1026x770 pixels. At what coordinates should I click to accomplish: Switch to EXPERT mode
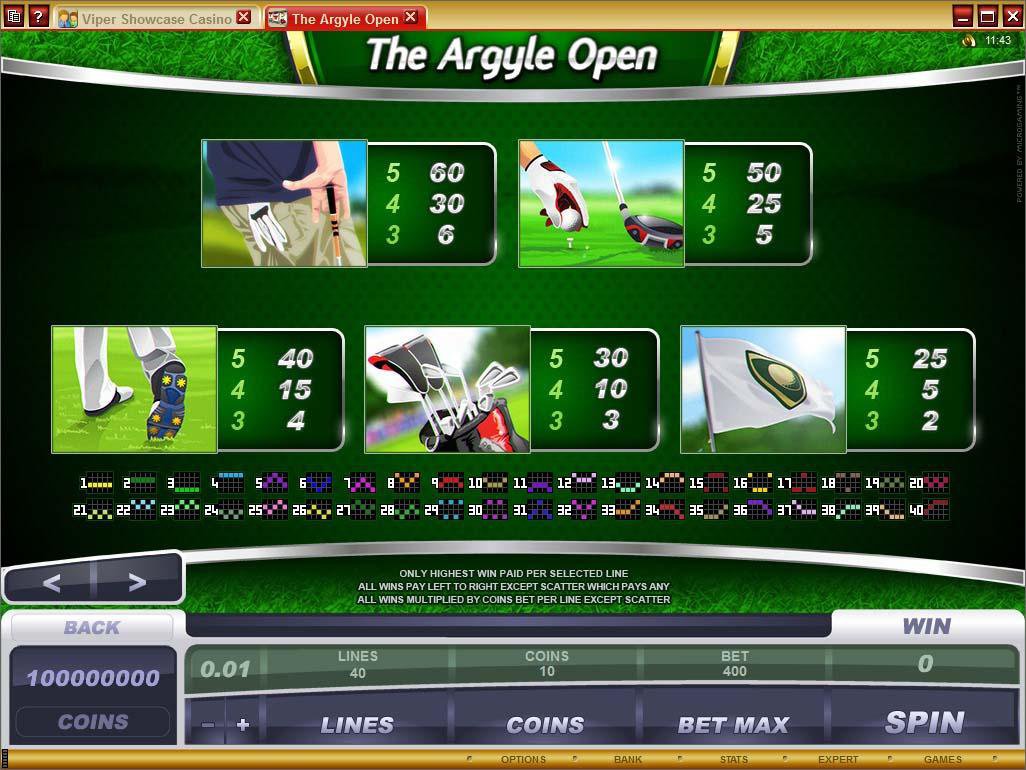(x=838, y=760)
